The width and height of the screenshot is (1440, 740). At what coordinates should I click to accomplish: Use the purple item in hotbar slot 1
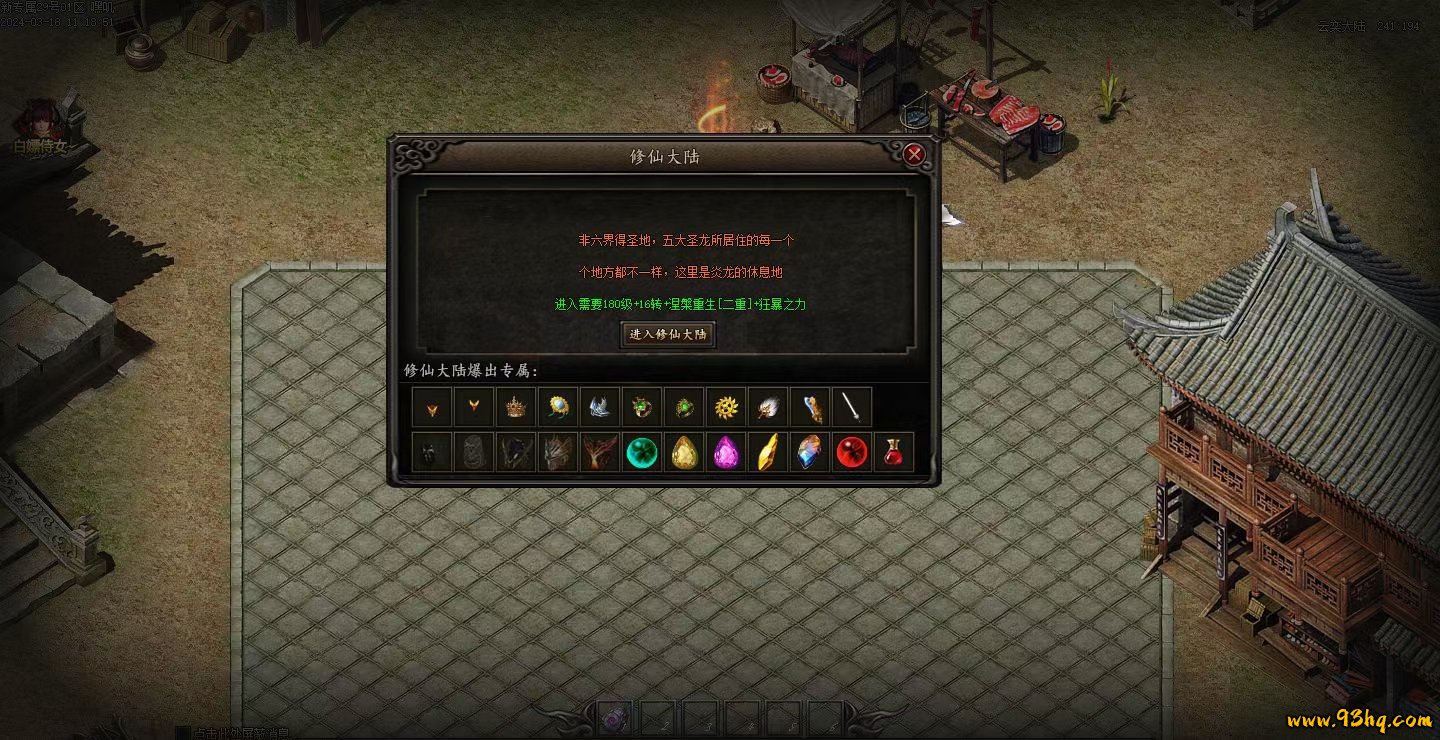tap(614, 718)
